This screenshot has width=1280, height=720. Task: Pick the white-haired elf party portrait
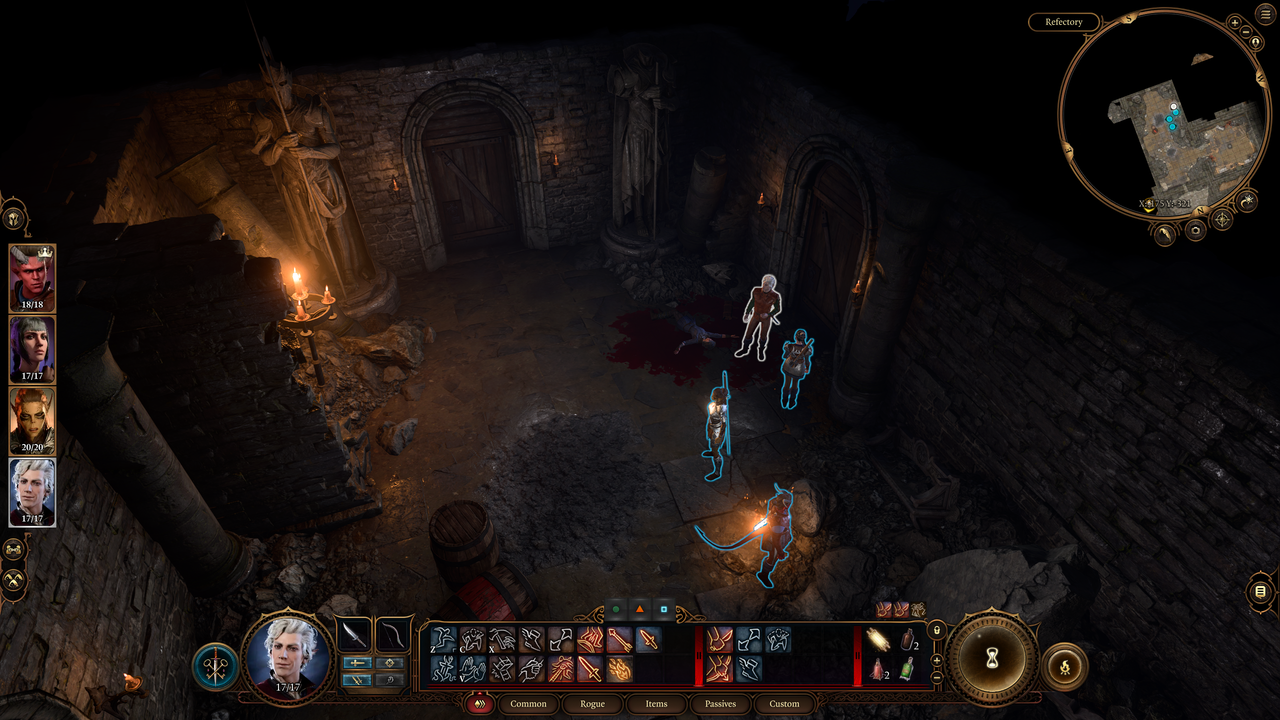pyautogui.click(x=32, y=492)
